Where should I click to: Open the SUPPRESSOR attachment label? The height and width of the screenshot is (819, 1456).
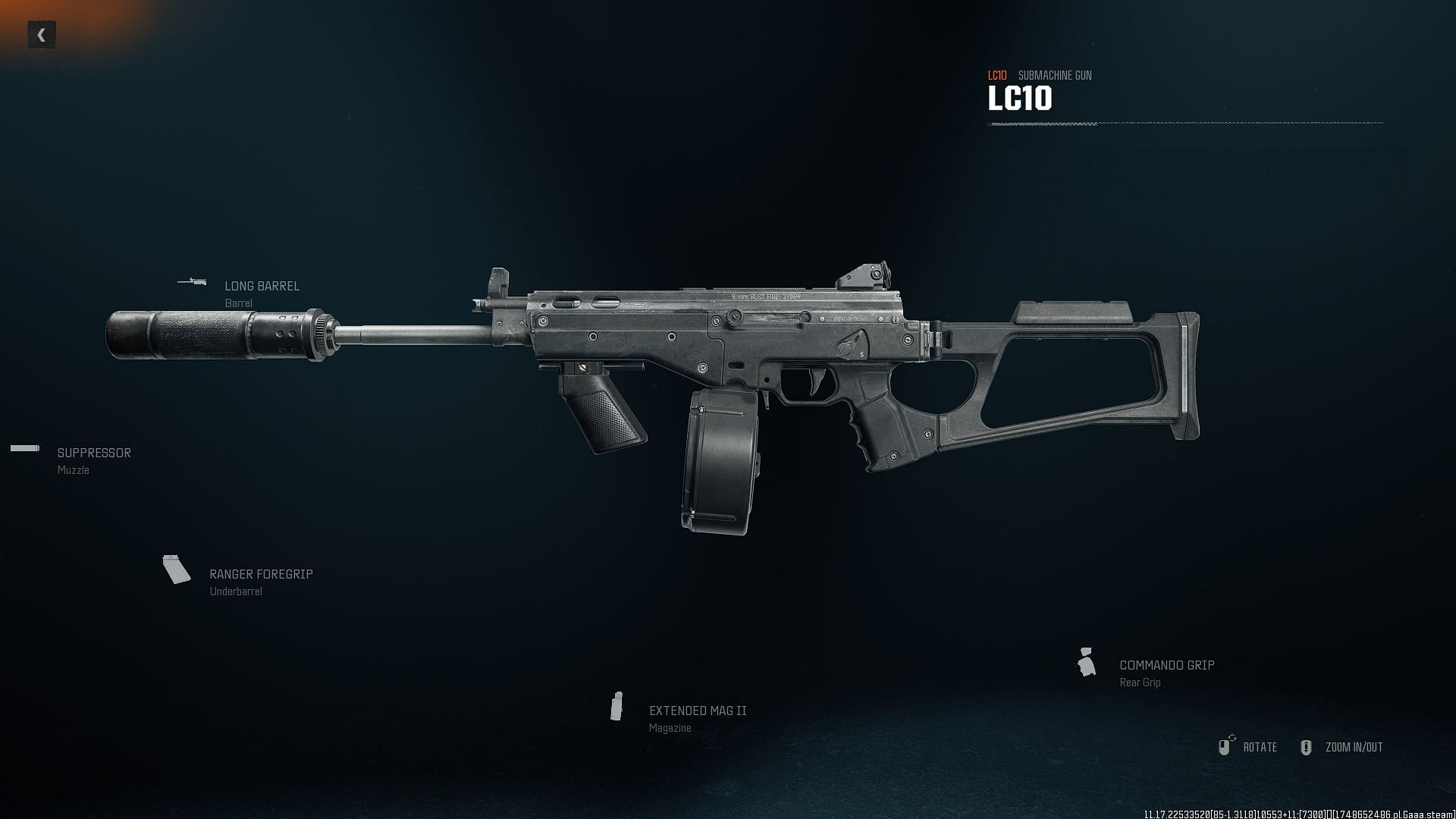click(x=94, y=452)
